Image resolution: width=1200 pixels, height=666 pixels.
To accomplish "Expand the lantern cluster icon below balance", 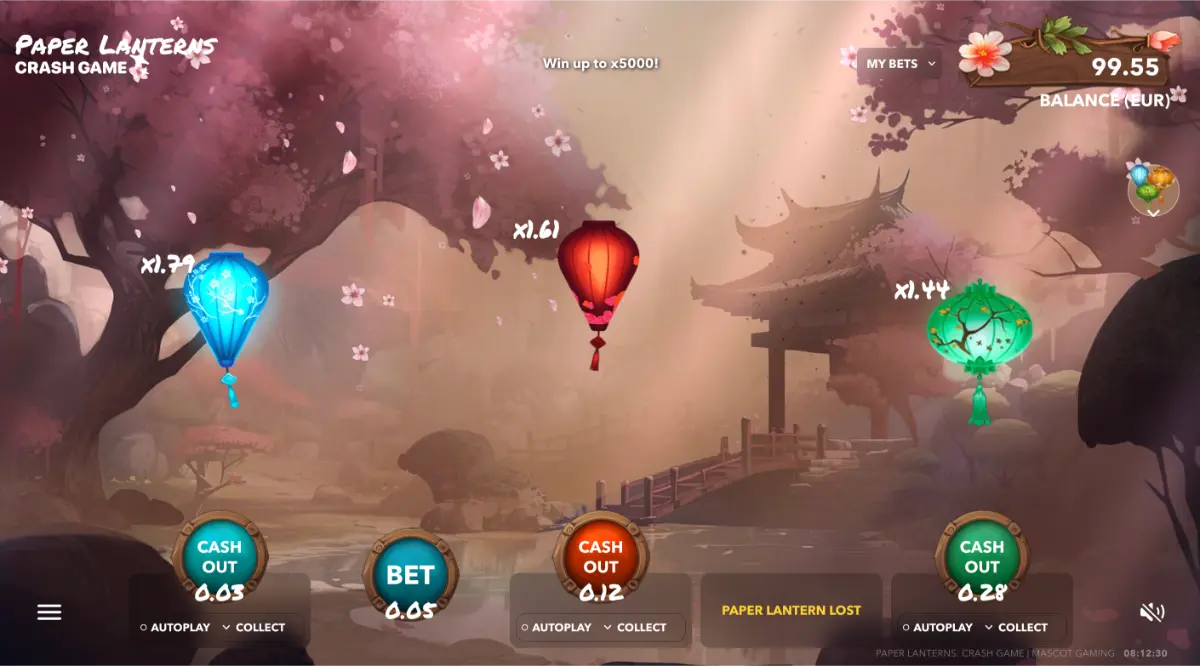I will coord(1153,189).
